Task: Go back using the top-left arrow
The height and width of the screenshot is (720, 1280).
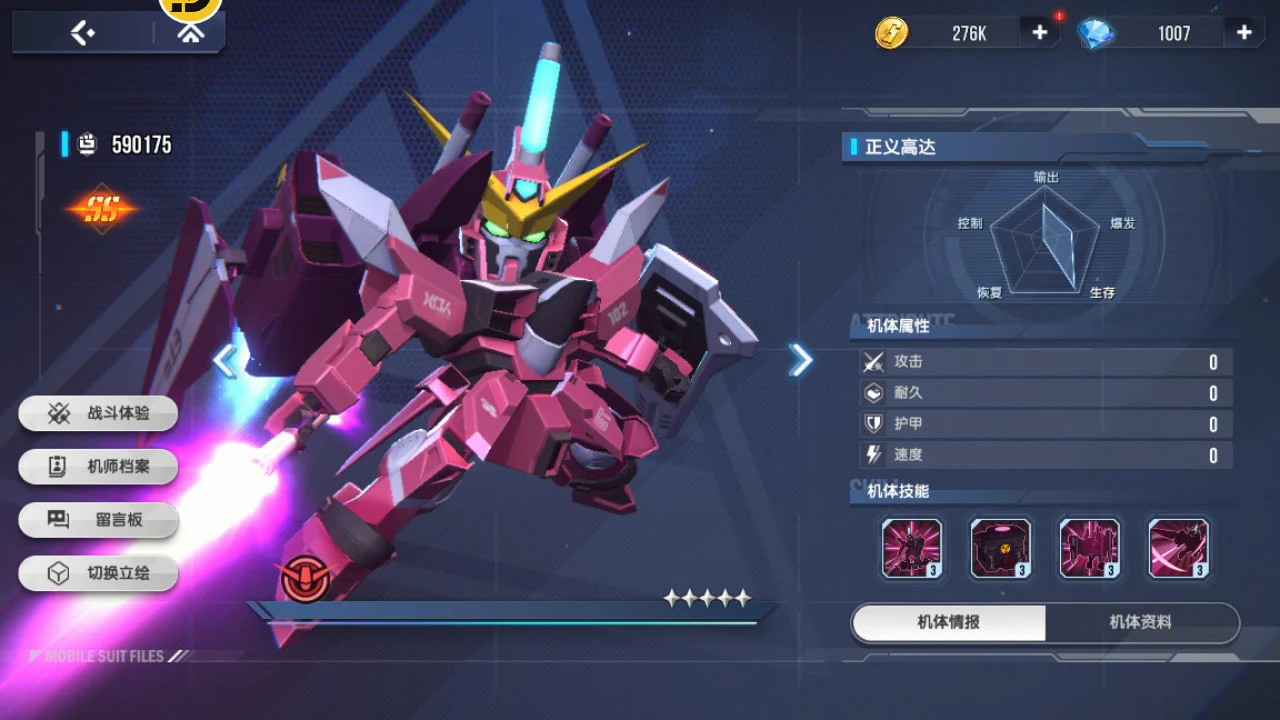Action: tap(82, 33)
